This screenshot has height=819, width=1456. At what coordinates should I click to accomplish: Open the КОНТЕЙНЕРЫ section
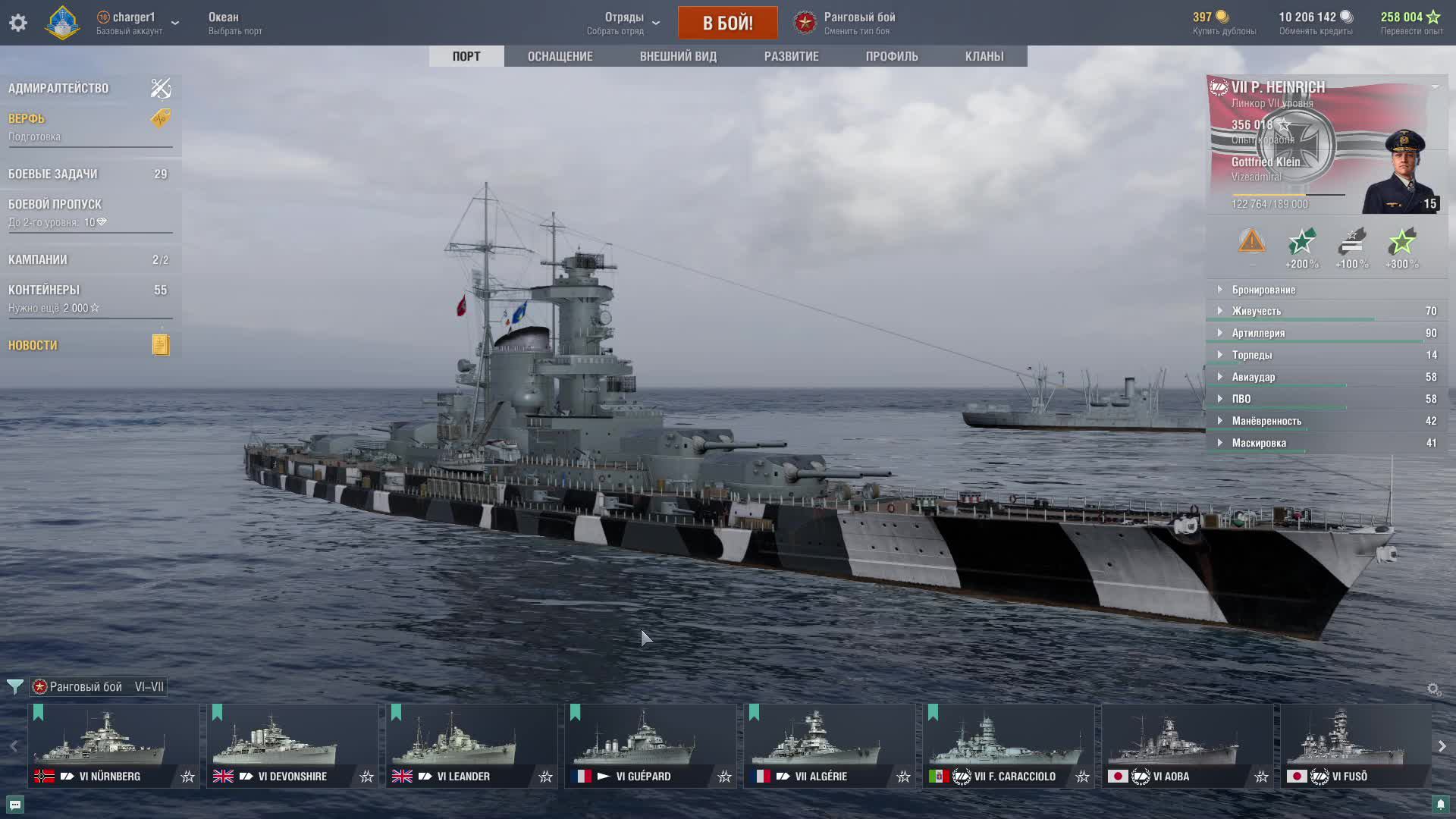tap(44, 290)
